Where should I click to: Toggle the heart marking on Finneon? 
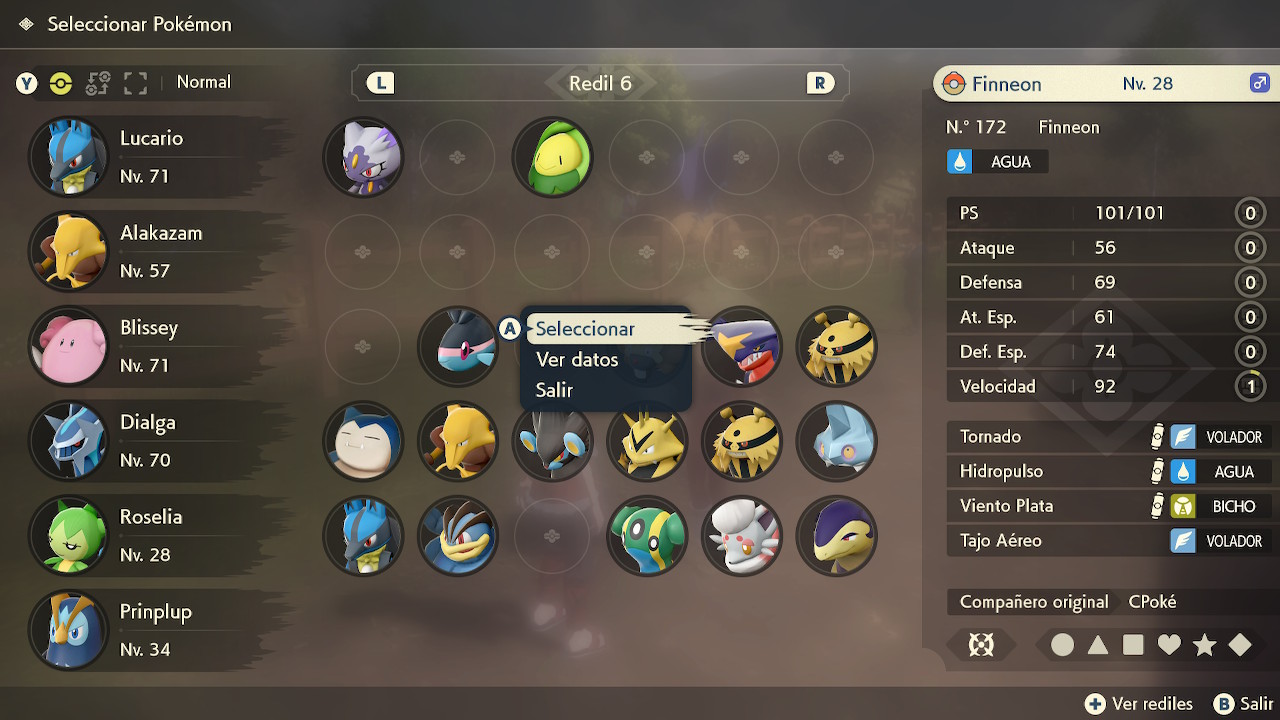[x=1169, y=645]
